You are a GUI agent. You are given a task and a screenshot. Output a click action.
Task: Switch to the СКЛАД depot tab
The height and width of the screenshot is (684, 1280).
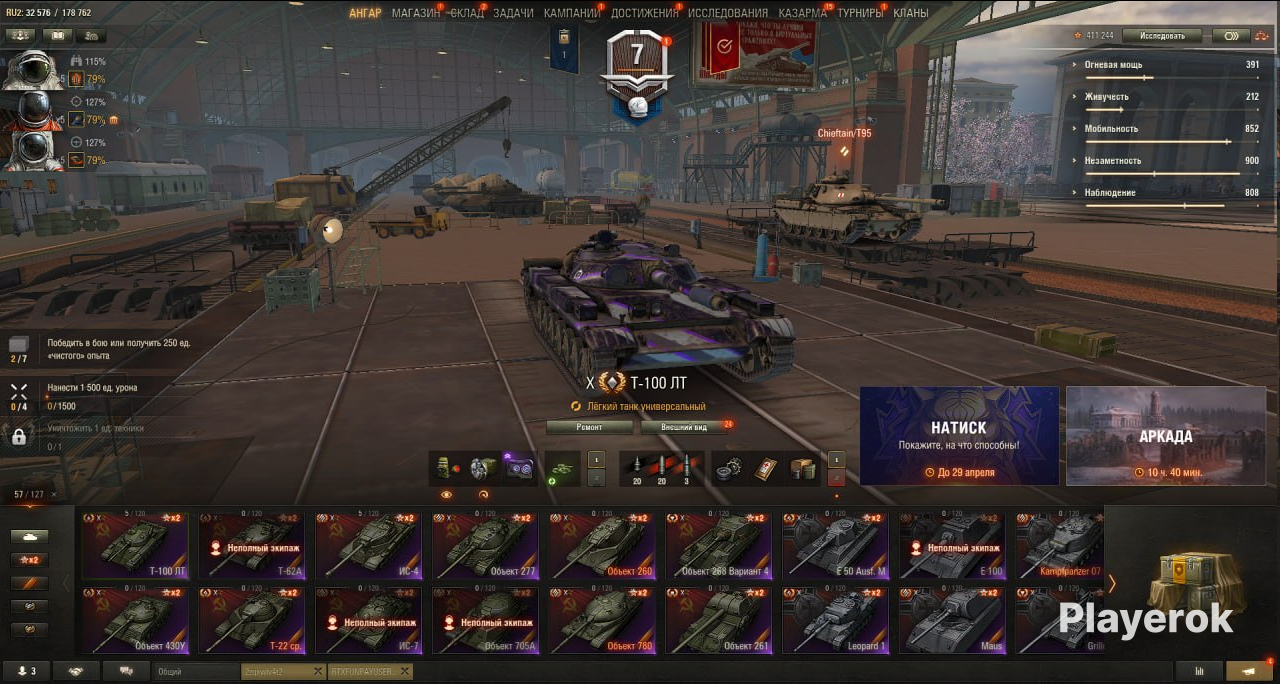coord(467,13)
